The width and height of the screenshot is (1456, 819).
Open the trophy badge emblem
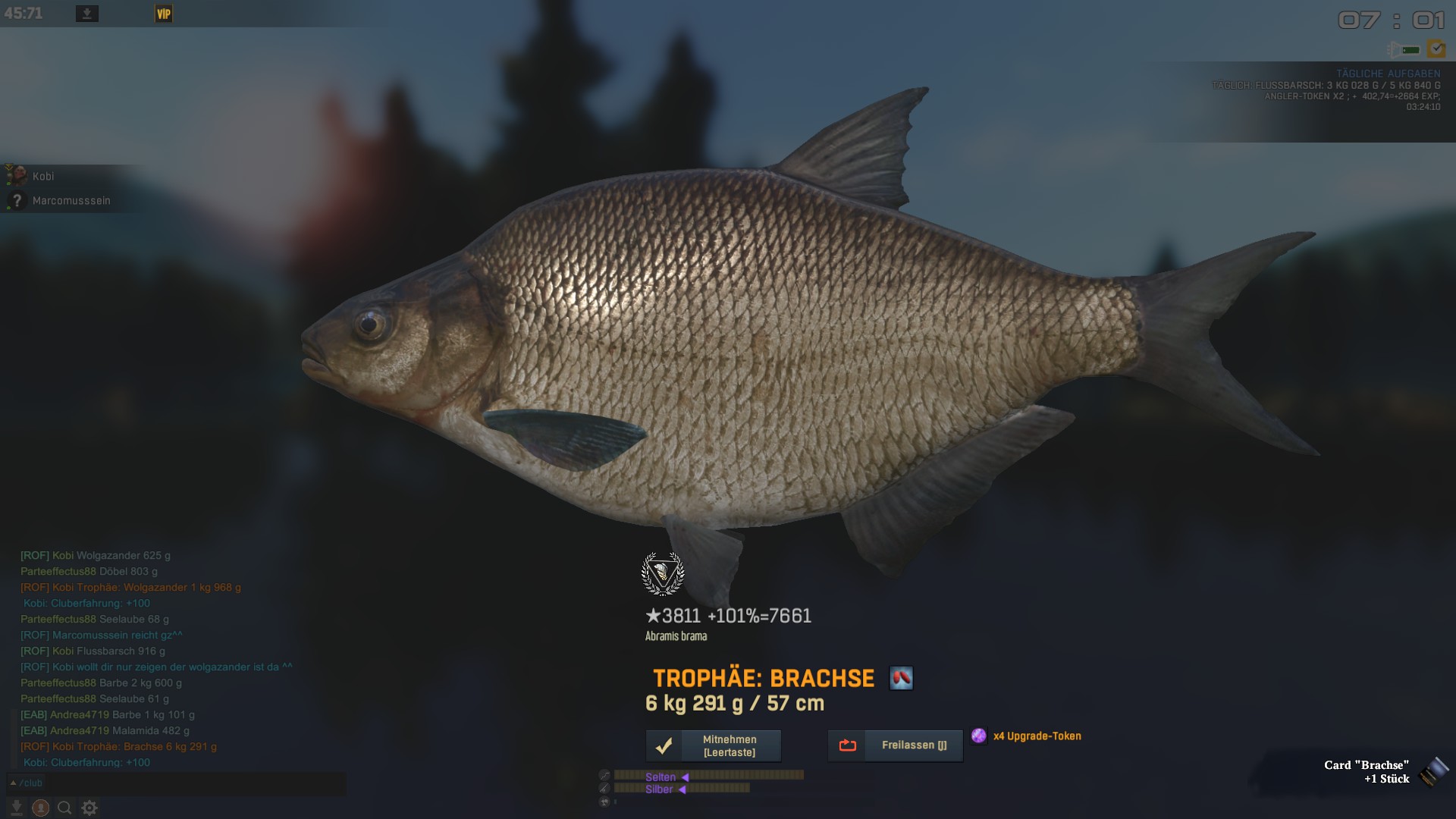[663, 574]
